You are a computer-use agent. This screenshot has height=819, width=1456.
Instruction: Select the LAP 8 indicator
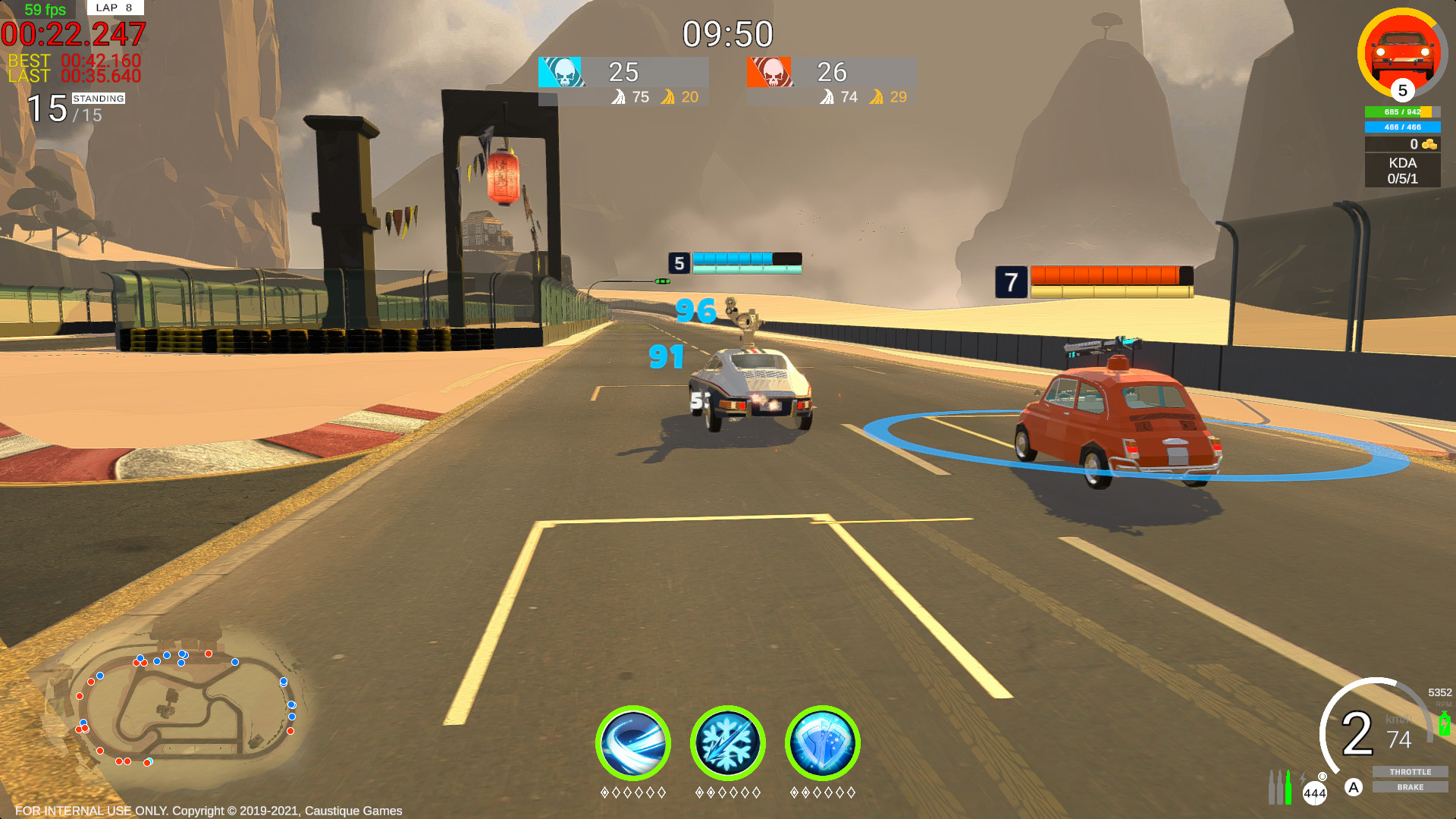click(114, 8)
